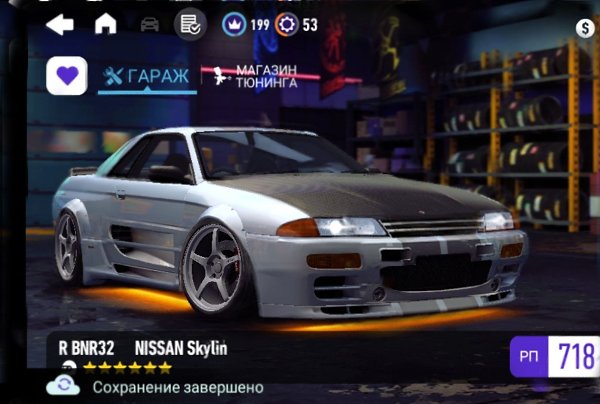
Task: Switch to the ГАРАЖ tab
Action: pyautogui.click(x=147, y=76)
